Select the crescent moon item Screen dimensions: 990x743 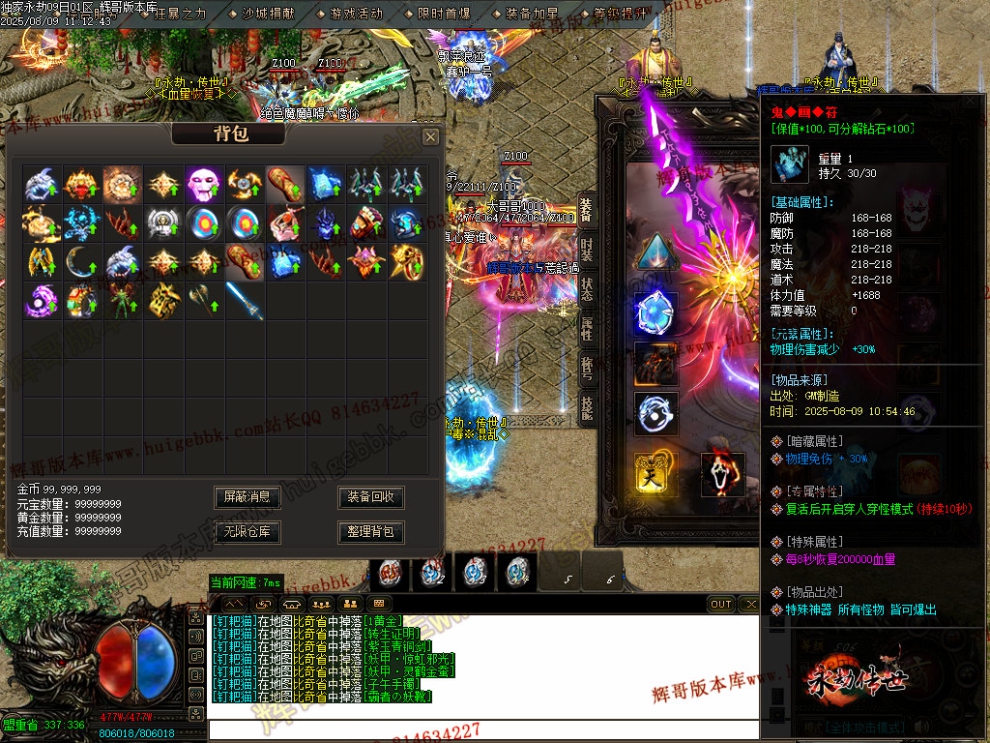[x=81, y=262]
